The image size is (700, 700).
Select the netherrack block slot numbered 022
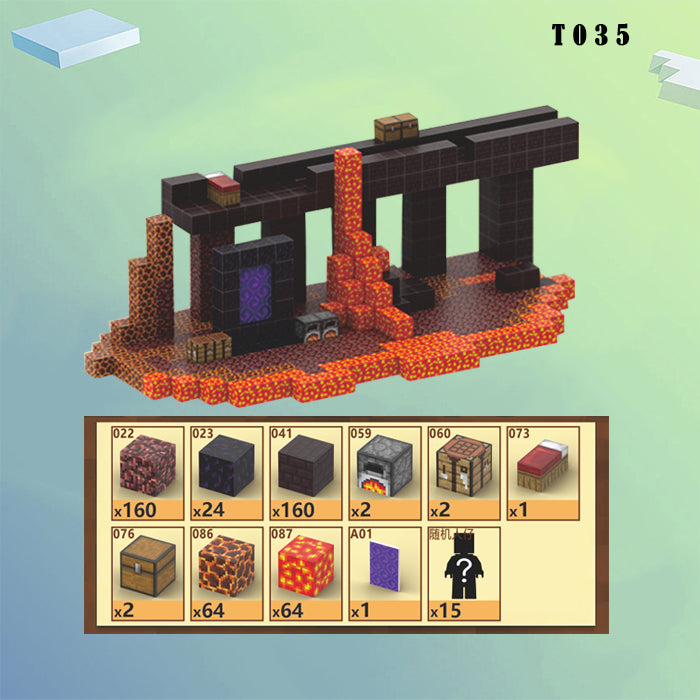[148, 473]
